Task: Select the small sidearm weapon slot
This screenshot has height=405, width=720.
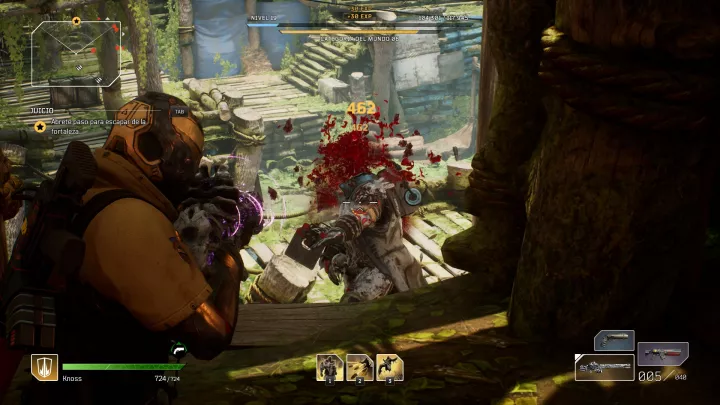Action: [x=613, y=340]
